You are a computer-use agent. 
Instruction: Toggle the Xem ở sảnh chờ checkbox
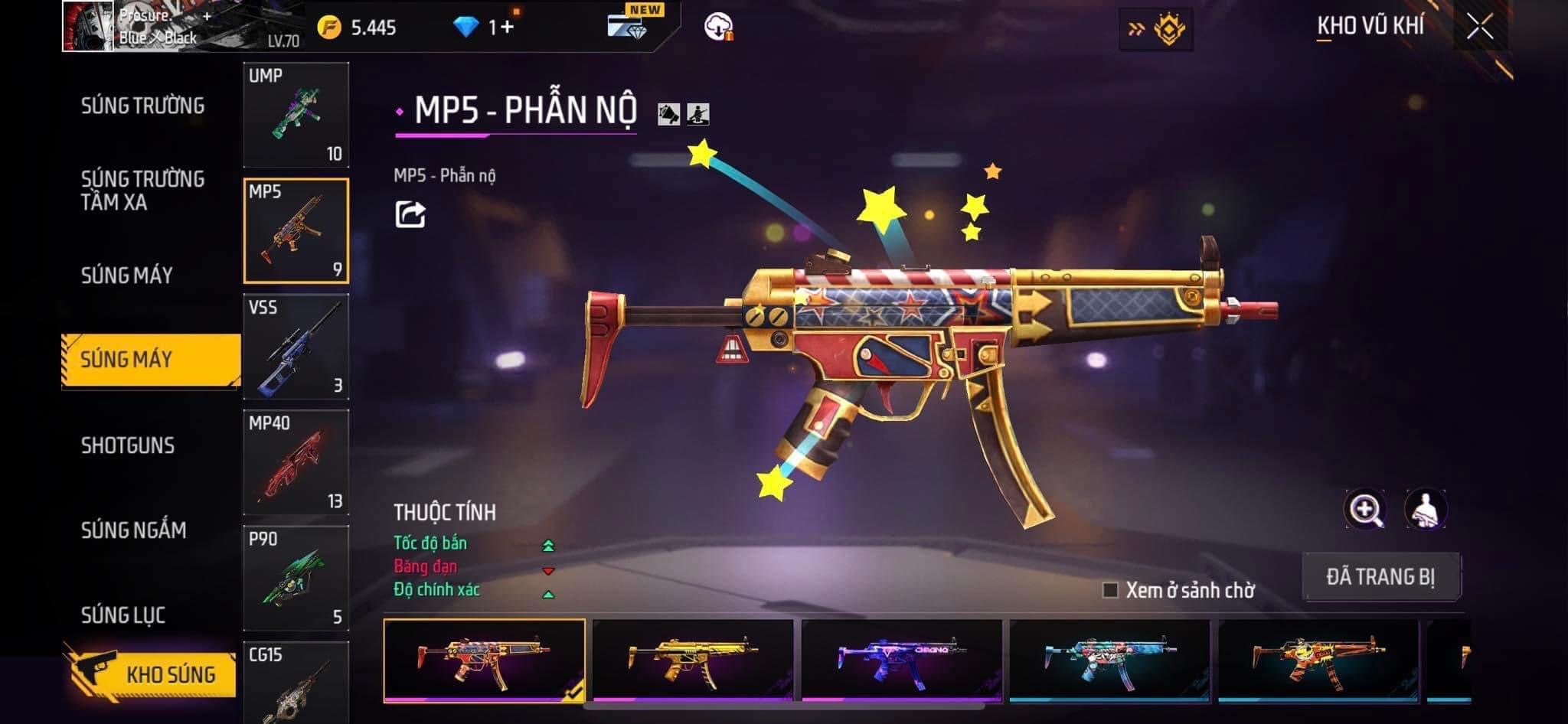click(x=1110, y=590)
